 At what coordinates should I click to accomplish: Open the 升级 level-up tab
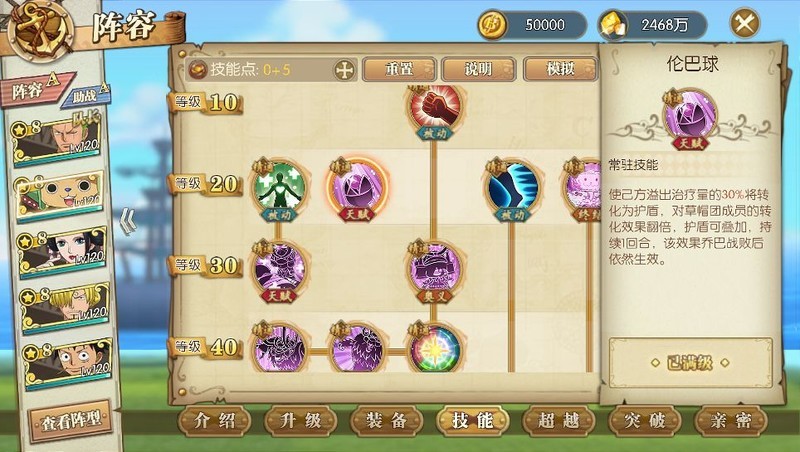pyautogui.click(x=301, y=420)
